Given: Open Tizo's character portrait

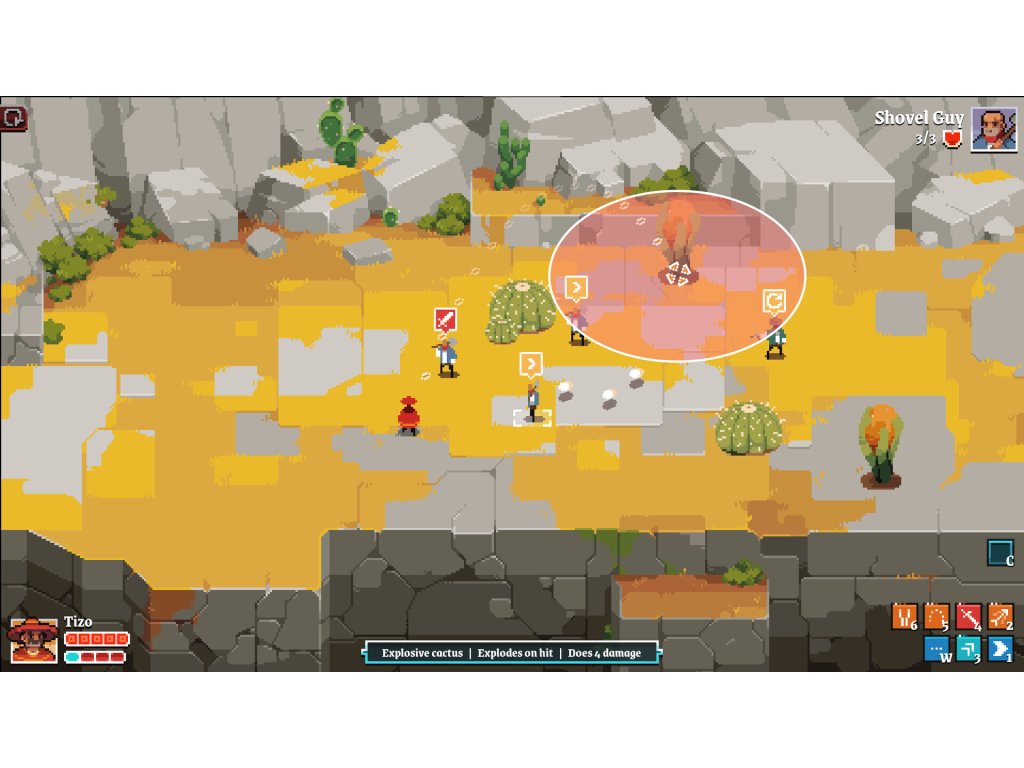Looking at the screenshot, I should [33, 640].
